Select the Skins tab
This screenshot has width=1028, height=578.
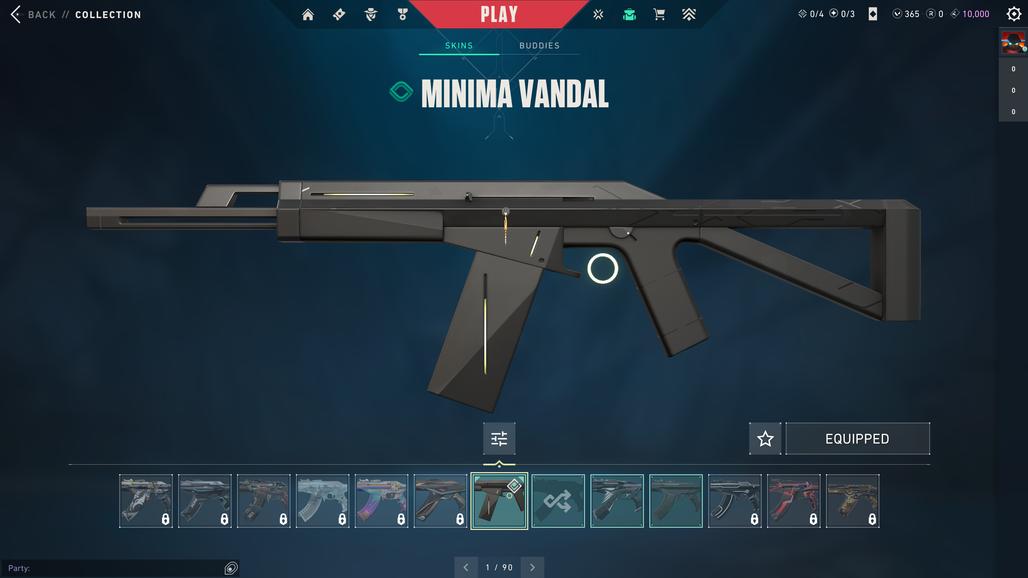tap(459, 46)
